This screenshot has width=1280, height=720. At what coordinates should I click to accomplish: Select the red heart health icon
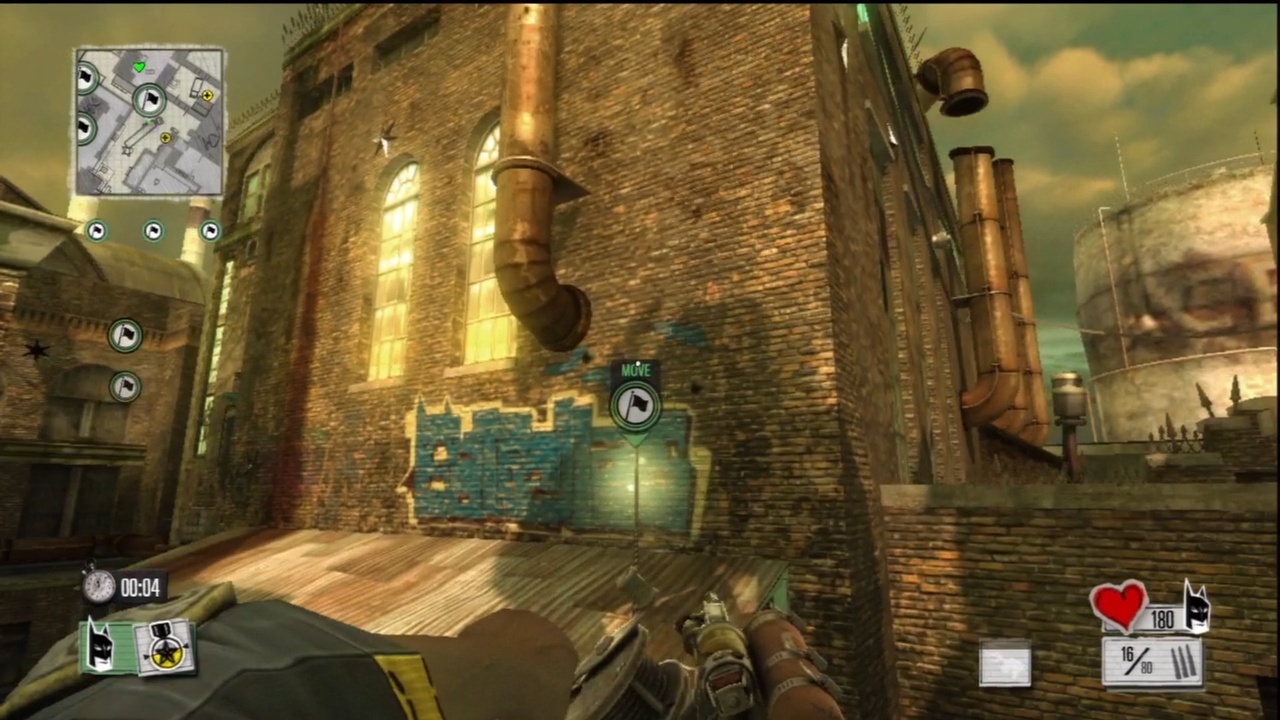1118,608
